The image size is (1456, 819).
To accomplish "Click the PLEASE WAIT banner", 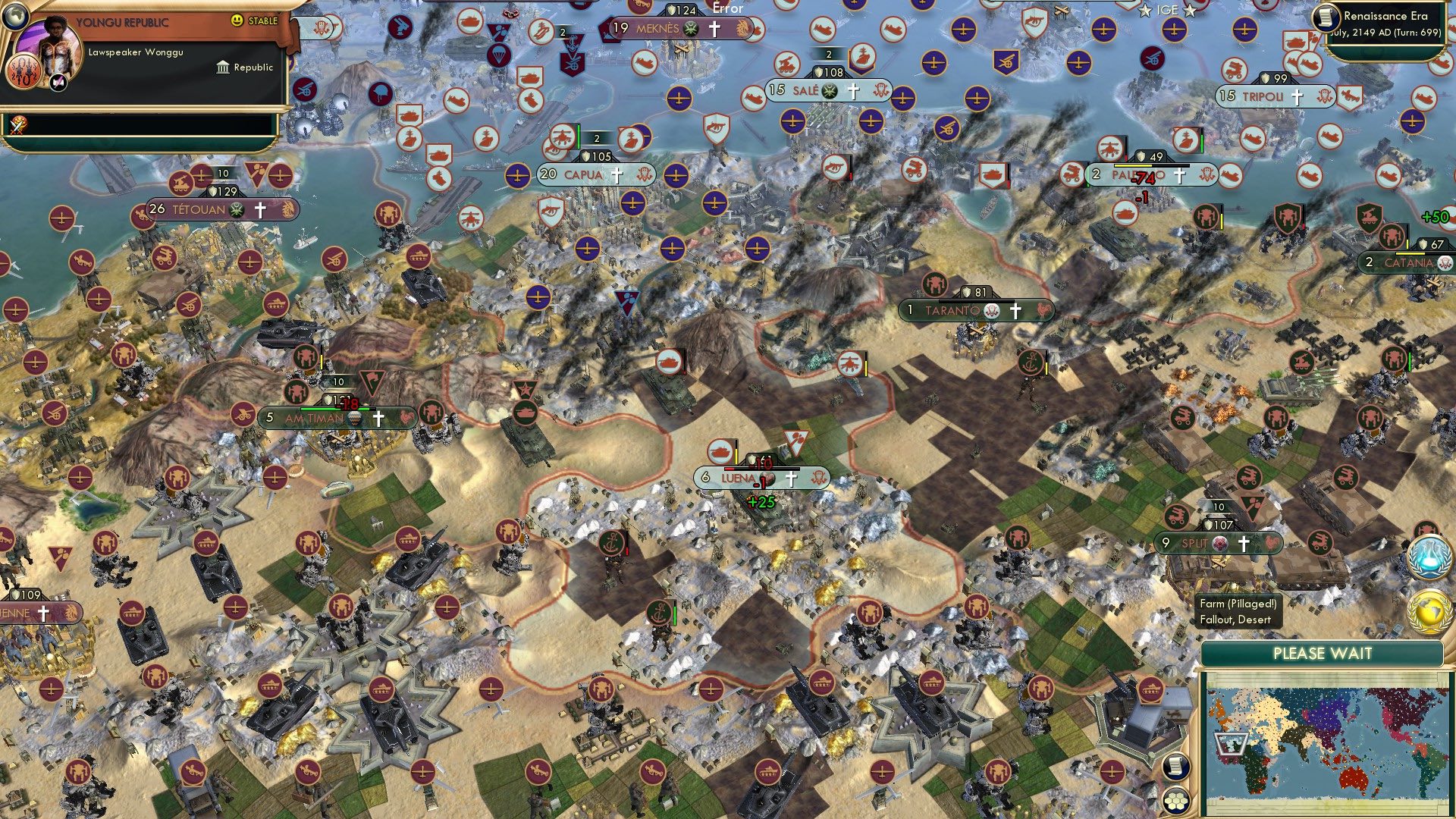I will point(1323,652).
